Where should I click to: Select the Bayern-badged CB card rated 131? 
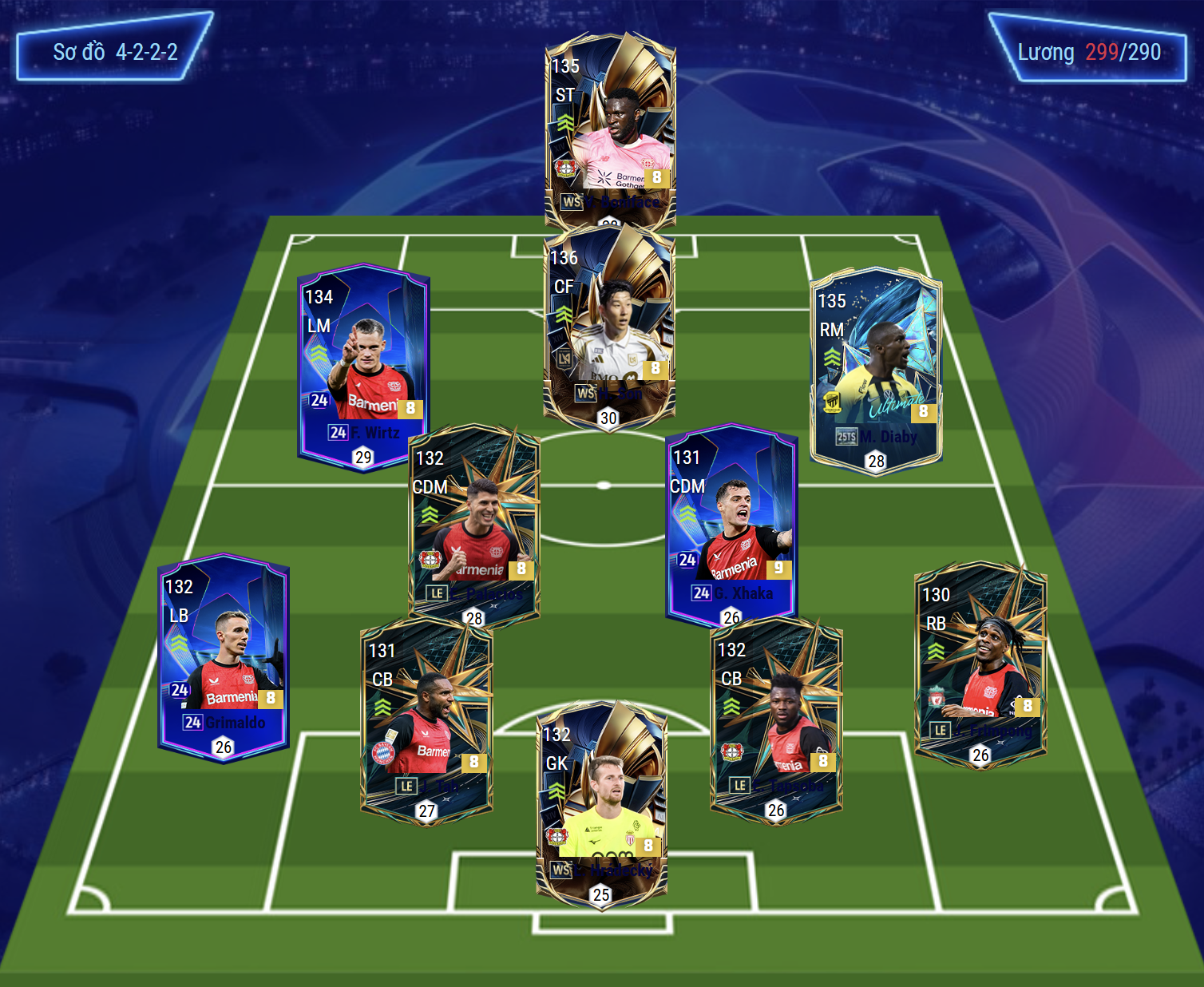click(426, 719)
